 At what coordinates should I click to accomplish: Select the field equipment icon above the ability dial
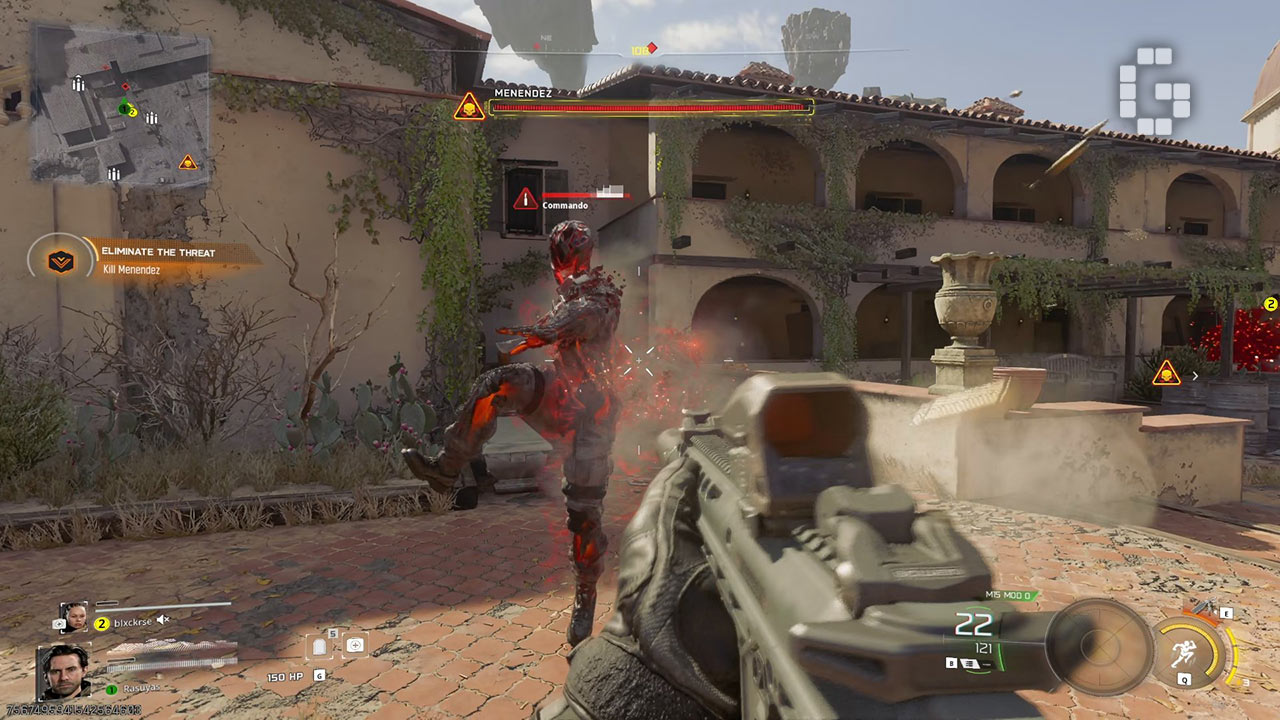tap(1203, 609)
